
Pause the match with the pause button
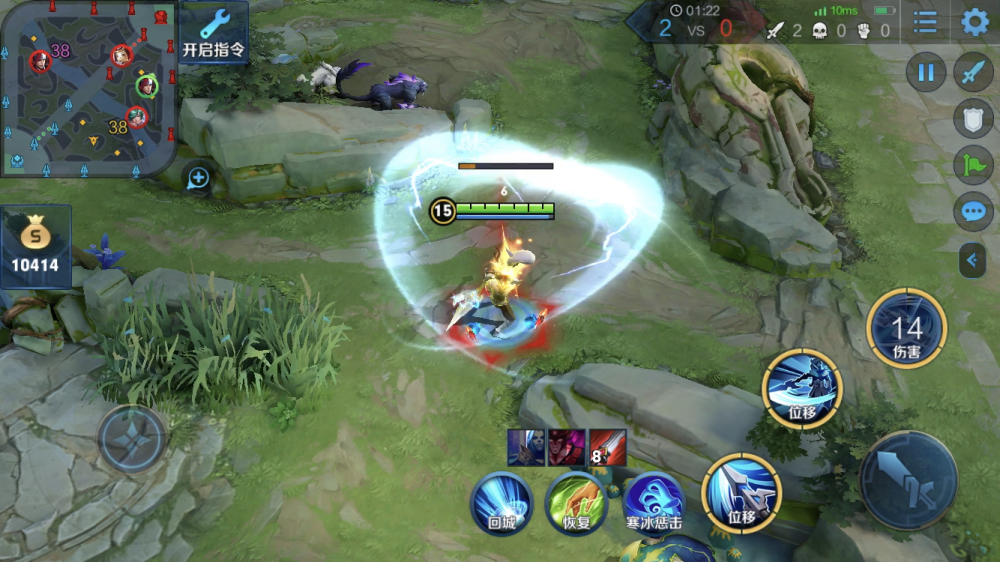coord(926,72)
